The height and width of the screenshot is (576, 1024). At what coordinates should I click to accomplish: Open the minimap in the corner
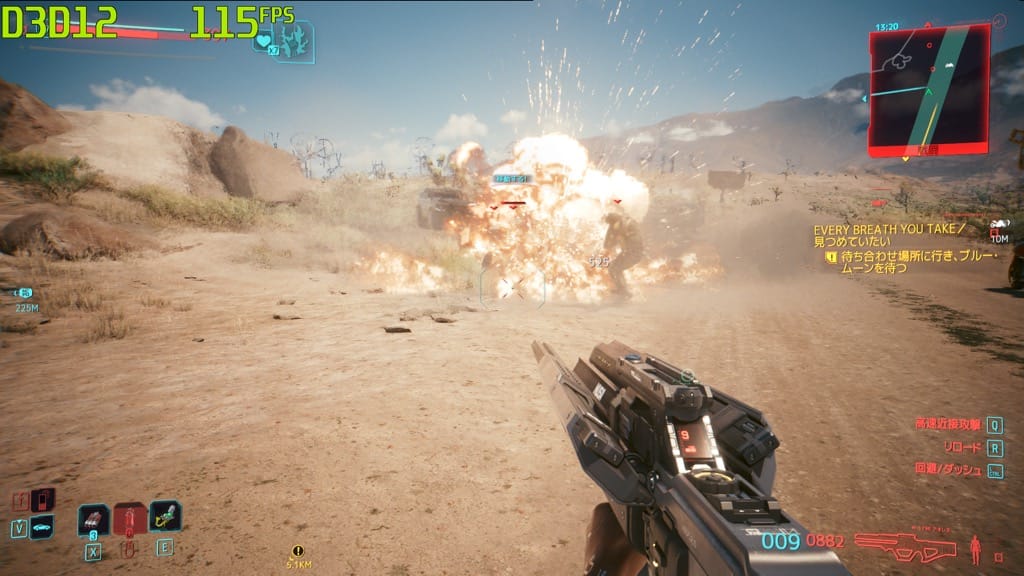[929, 88]
